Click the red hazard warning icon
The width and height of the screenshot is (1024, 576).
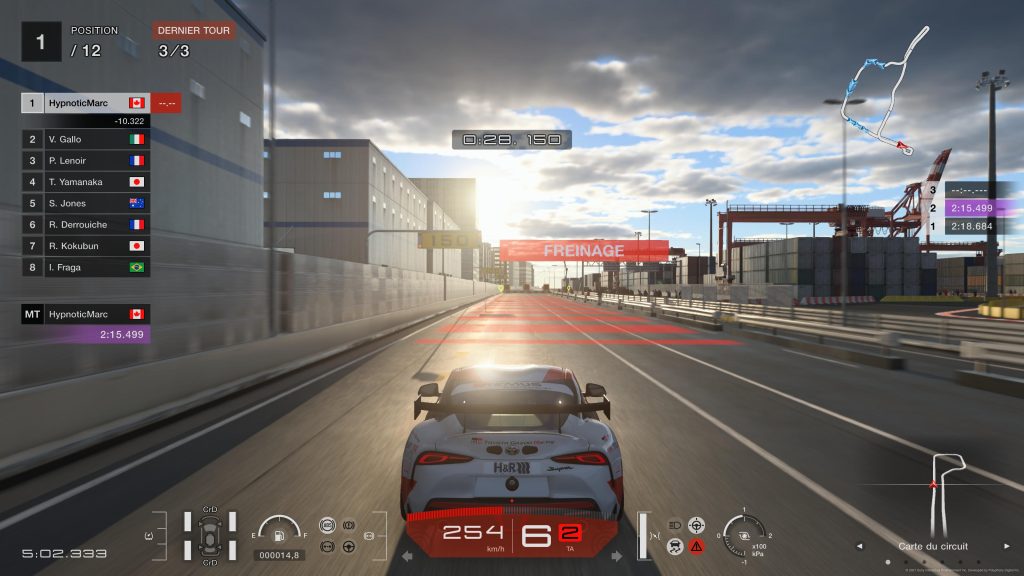pos(696,546)
